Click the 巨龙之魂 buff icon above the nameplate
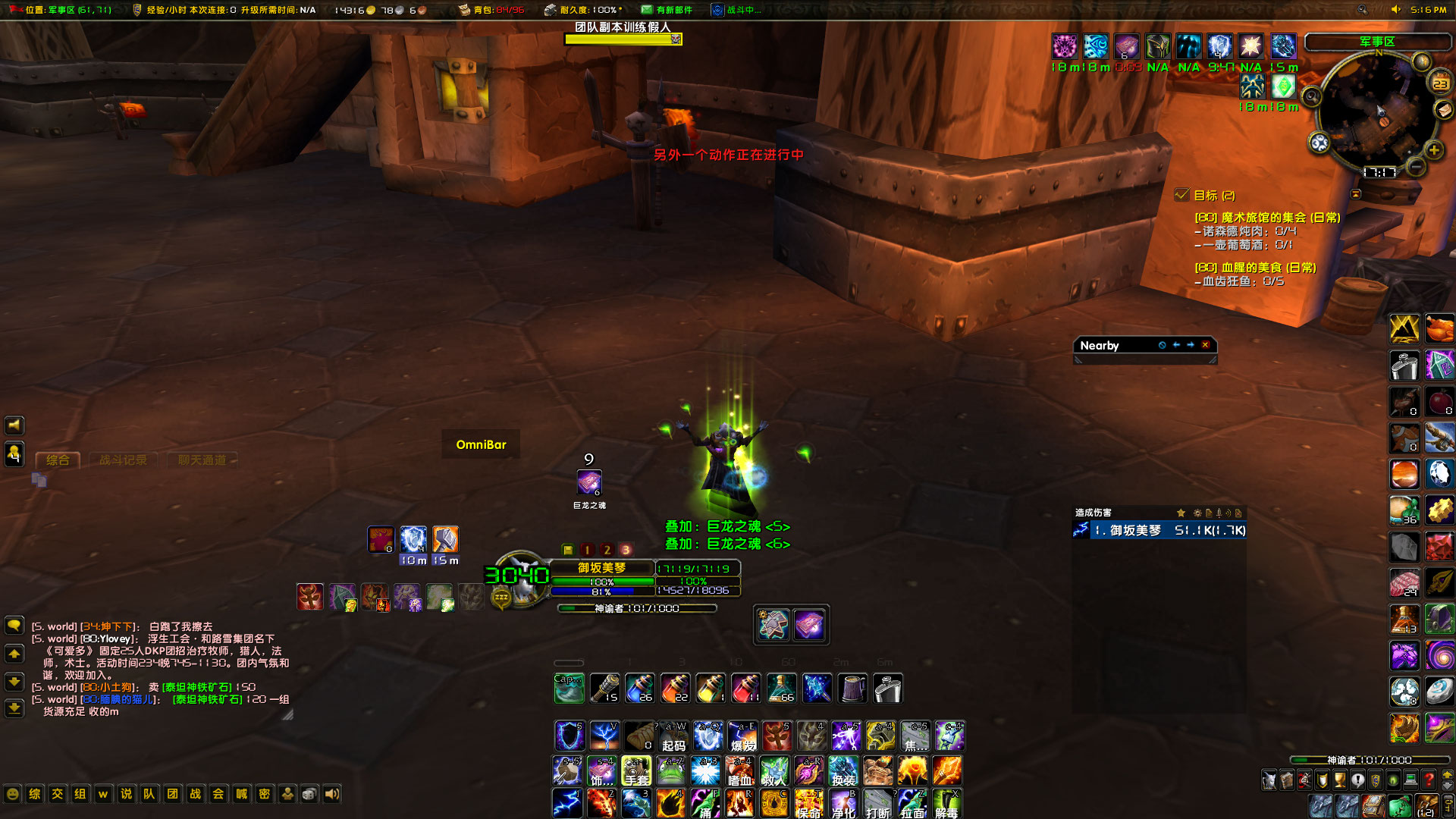 tap(589, 482)
